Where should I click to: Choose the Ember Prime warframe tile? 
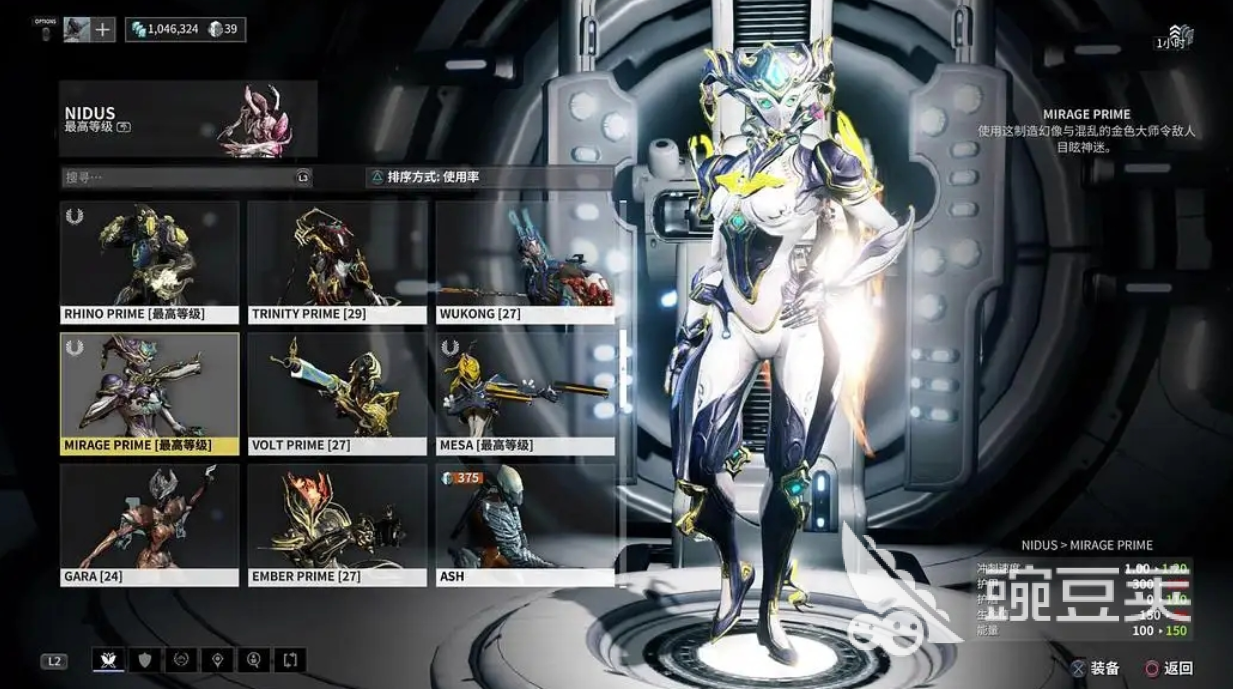pos(337,524)
